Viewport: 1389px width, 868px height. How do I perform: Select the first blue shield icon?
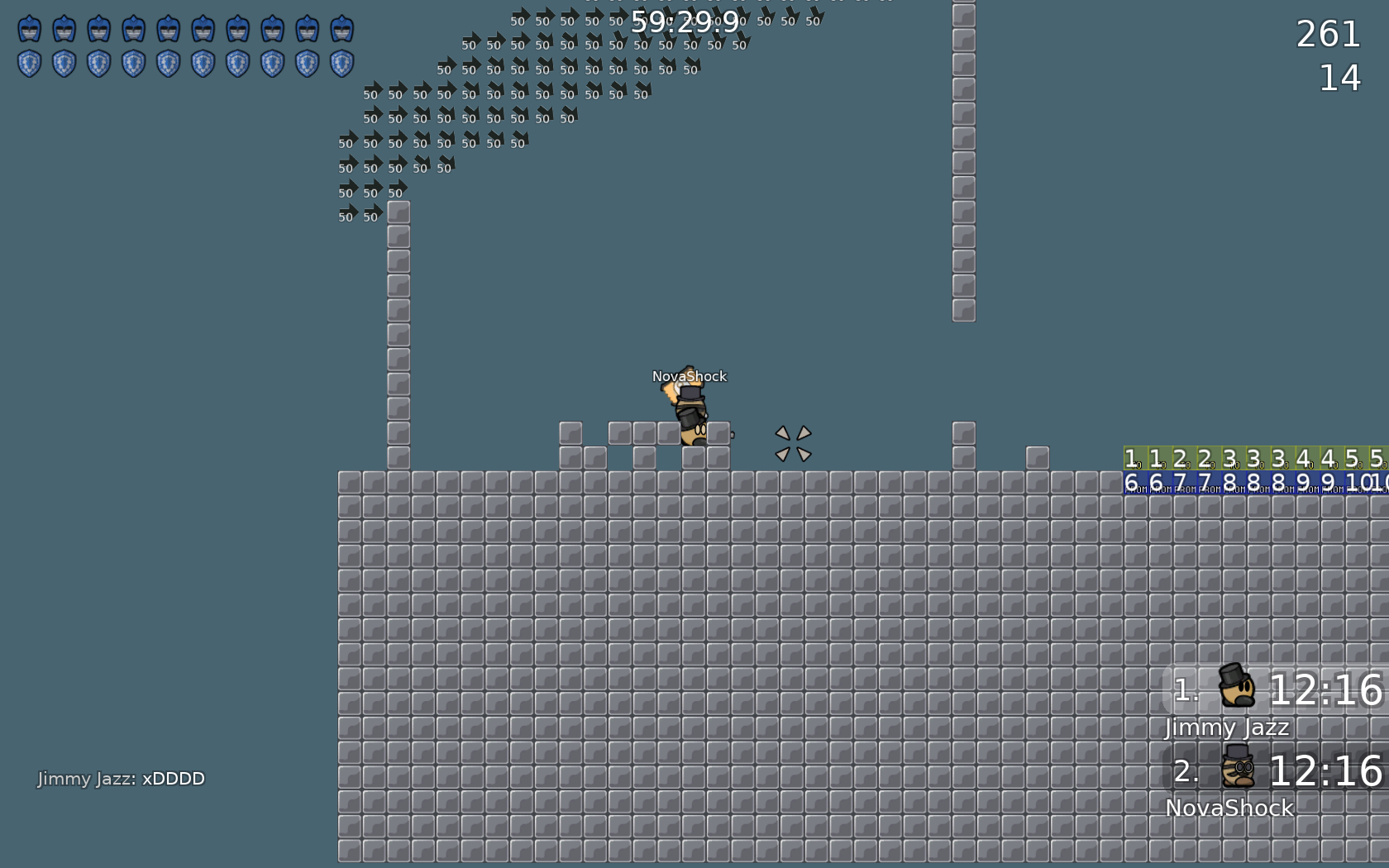click(x=30, y=63)
